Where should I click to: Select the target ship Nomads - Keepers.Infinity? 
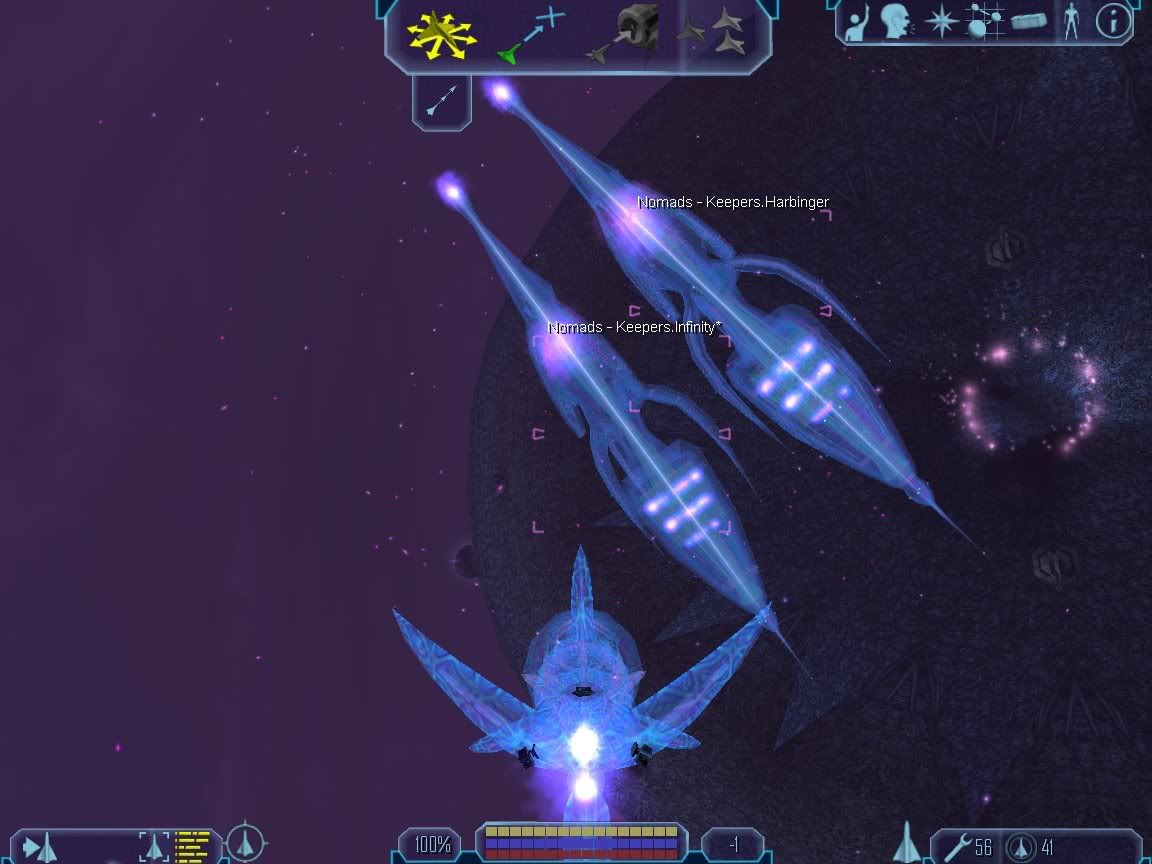click(632, 430)
